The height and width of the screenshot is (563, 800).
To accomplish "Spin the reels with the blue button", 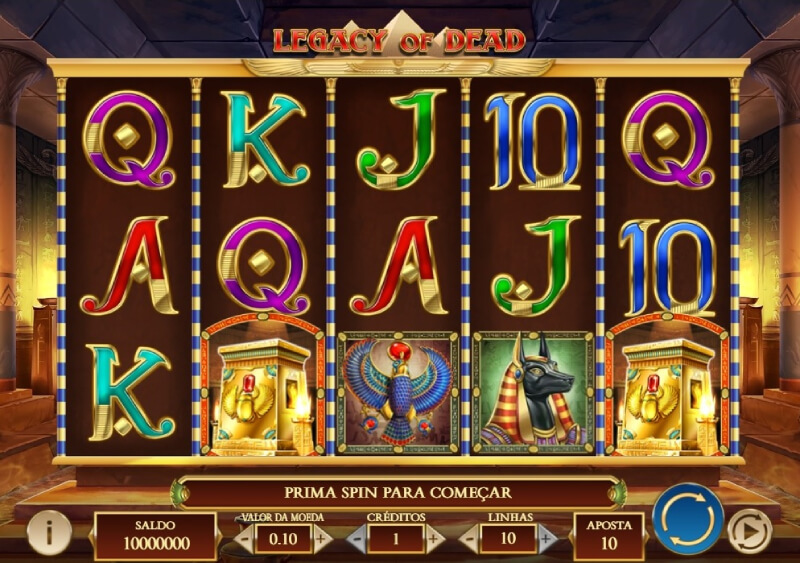I will coord(688,517).
